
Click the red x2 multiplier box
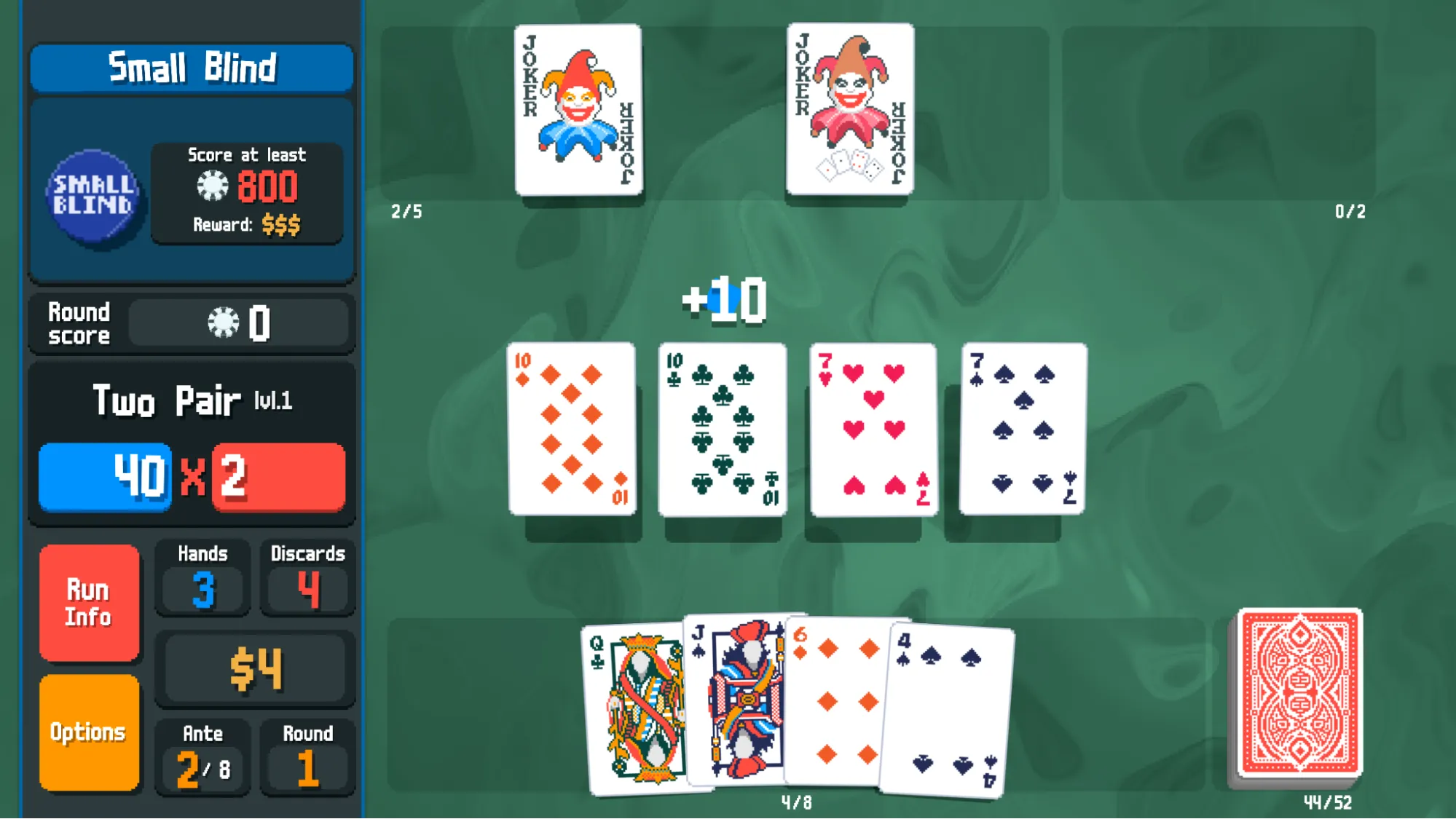coord(278,476)
